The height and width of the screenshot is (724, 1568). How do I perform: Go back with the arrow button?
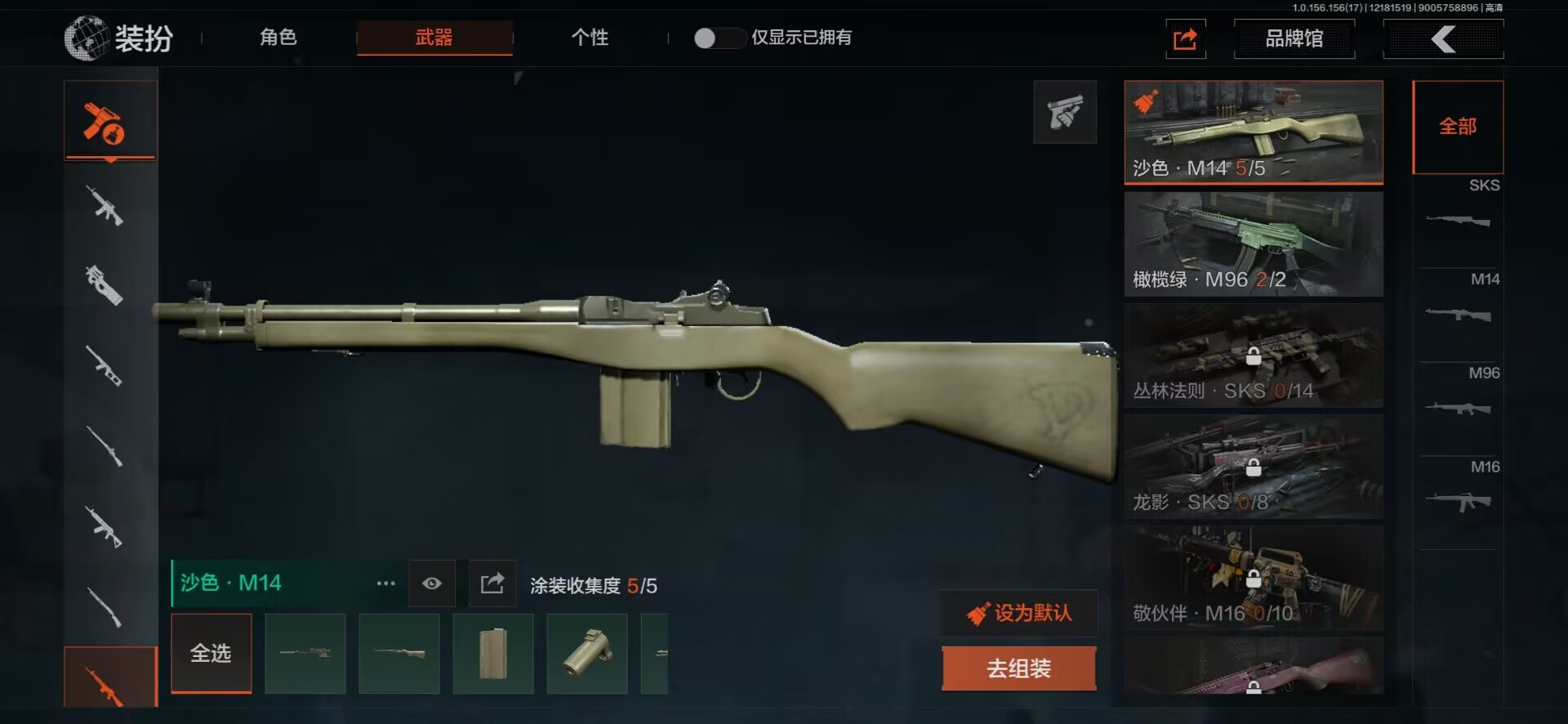pos(1443,38)
